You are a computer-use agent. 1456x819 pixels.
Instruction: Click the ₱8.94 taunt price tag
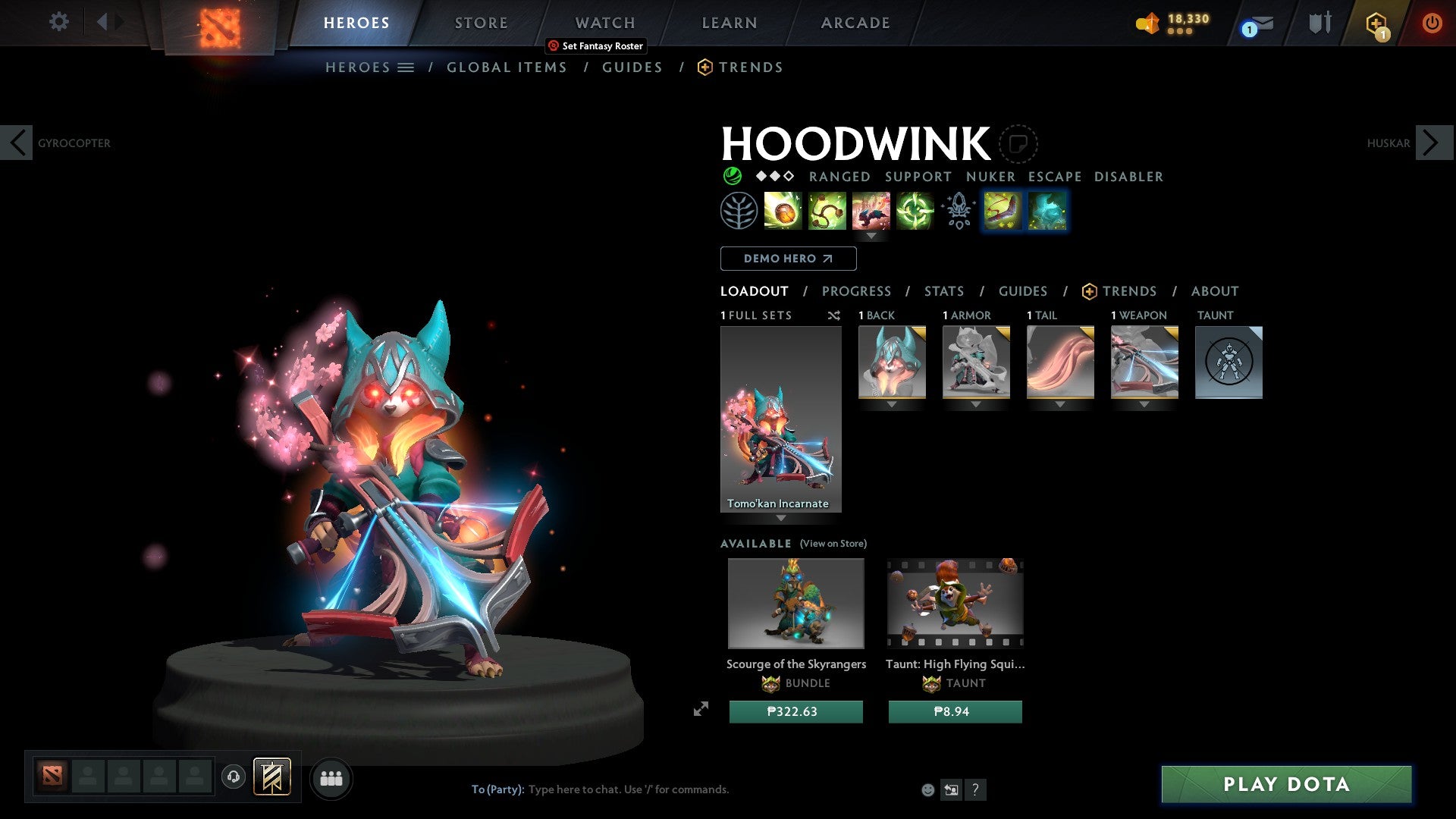(954, 711)
